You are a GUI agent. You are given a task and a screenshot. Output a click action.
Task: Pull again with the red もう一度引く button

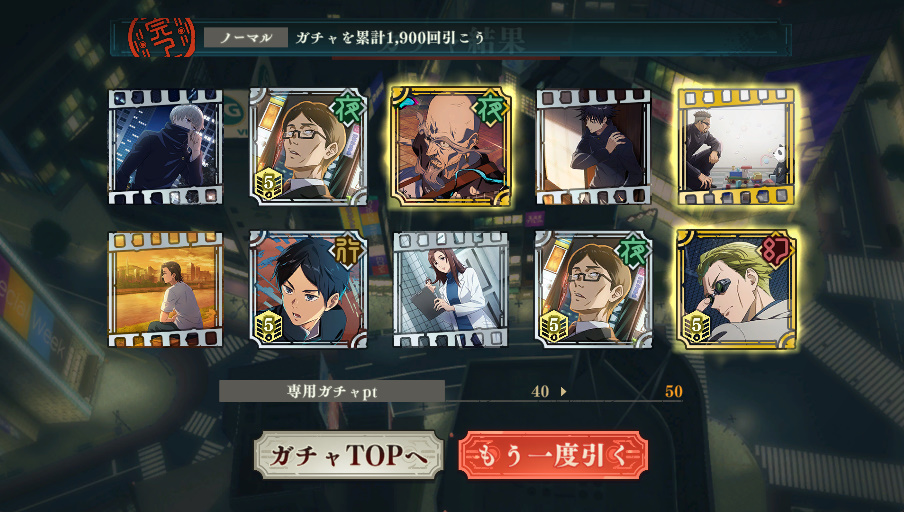[x=553, y=456]
